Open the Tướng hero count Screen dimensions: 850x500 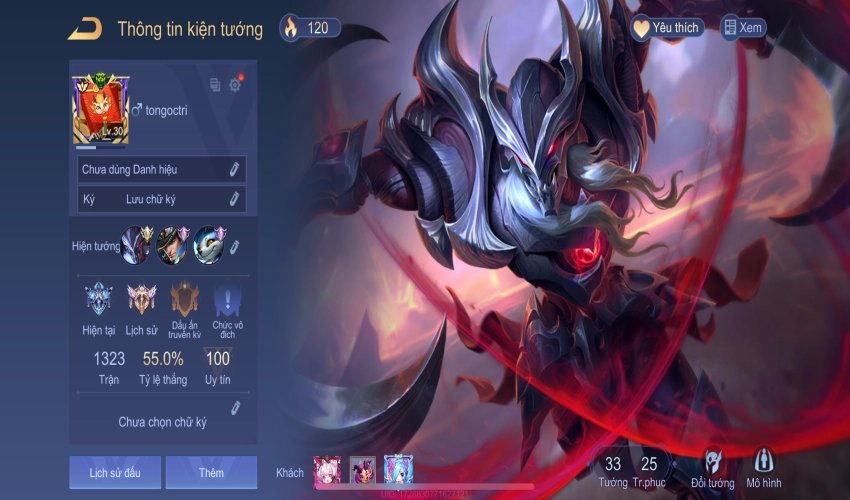[x=613, y=469]
